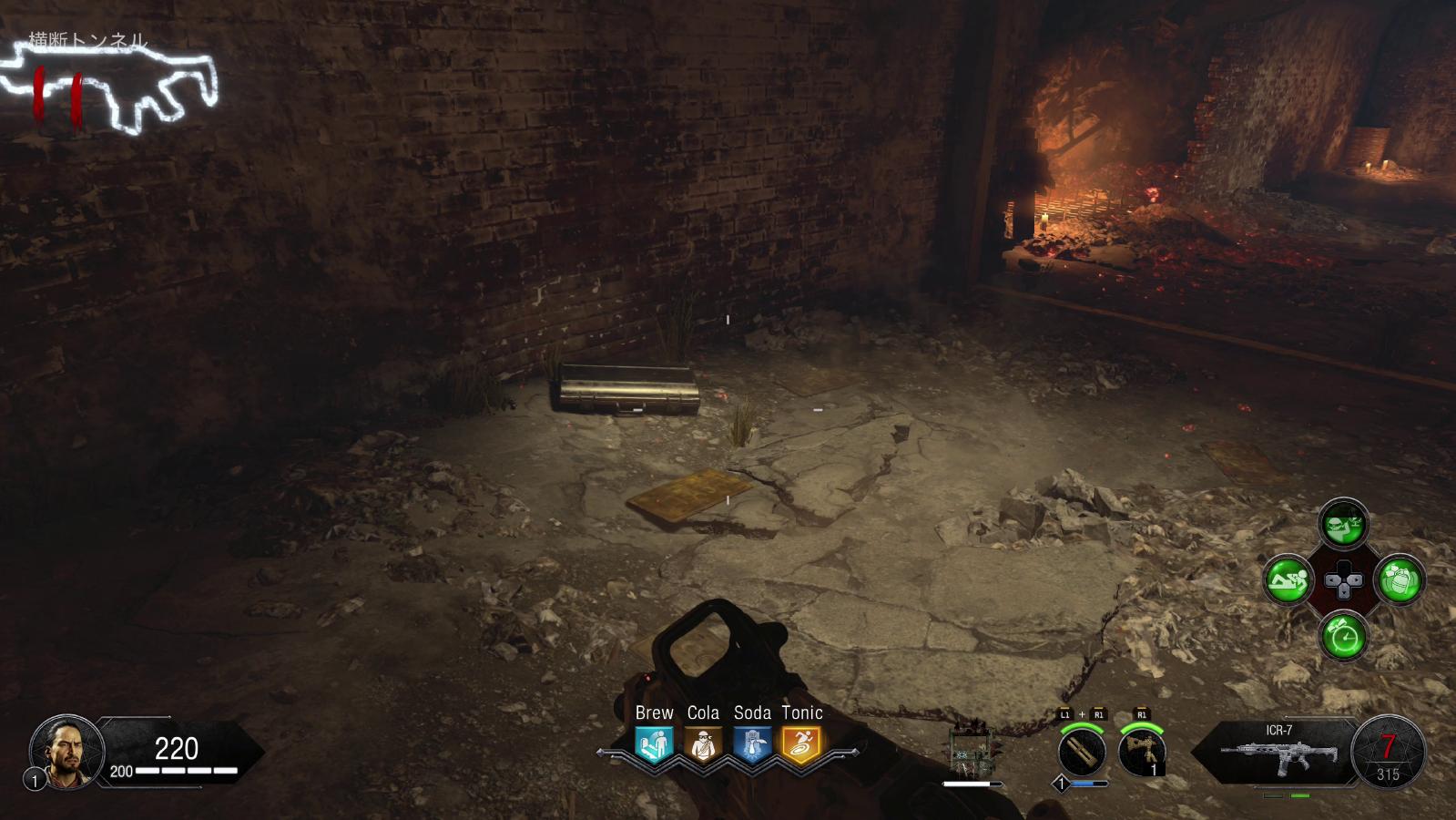Choose the orange Tonic perk icon

[801, 743]
